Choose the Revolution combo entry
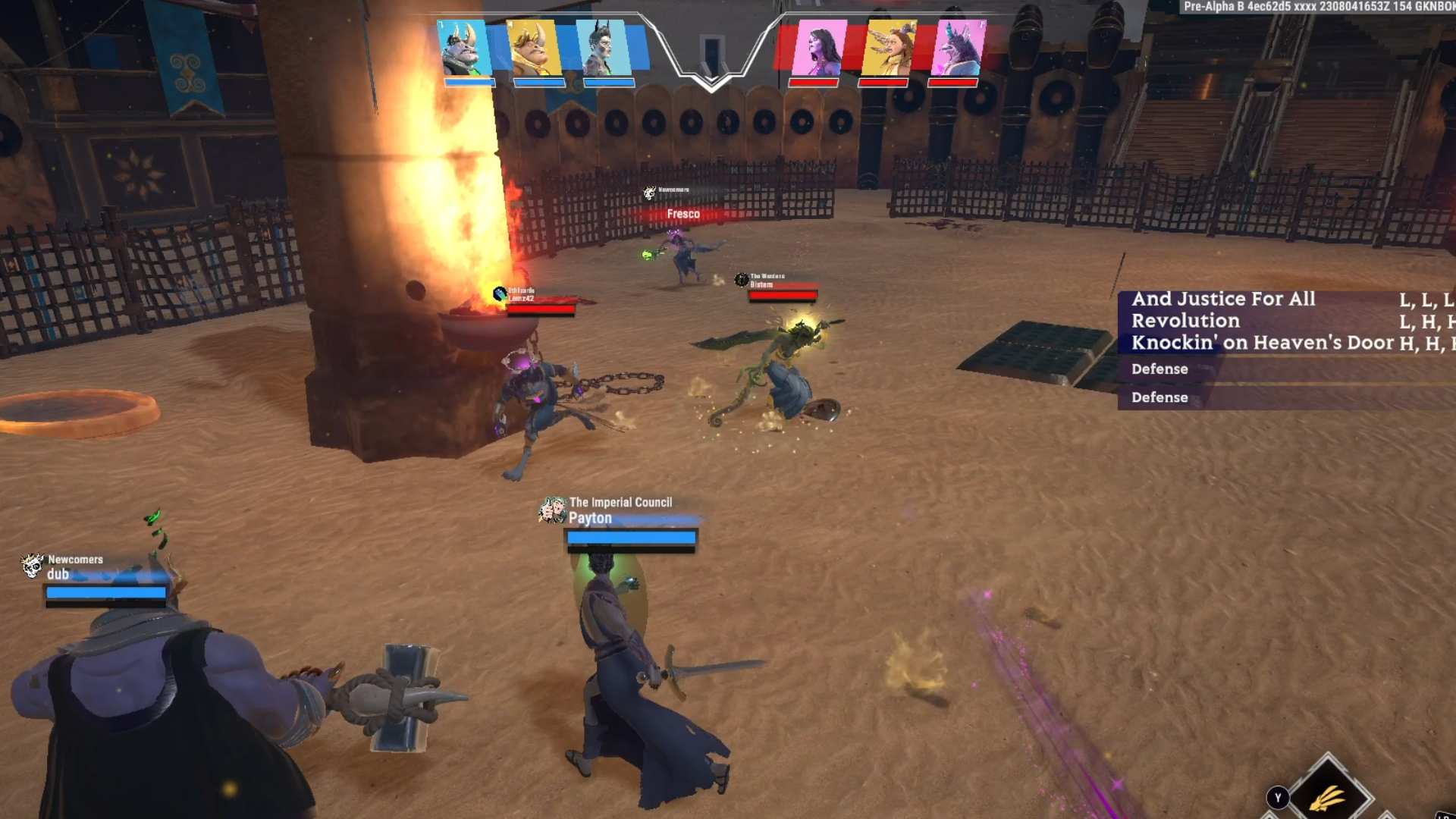This screenshot has height=819, width=1456. [x=1185, y=321]
